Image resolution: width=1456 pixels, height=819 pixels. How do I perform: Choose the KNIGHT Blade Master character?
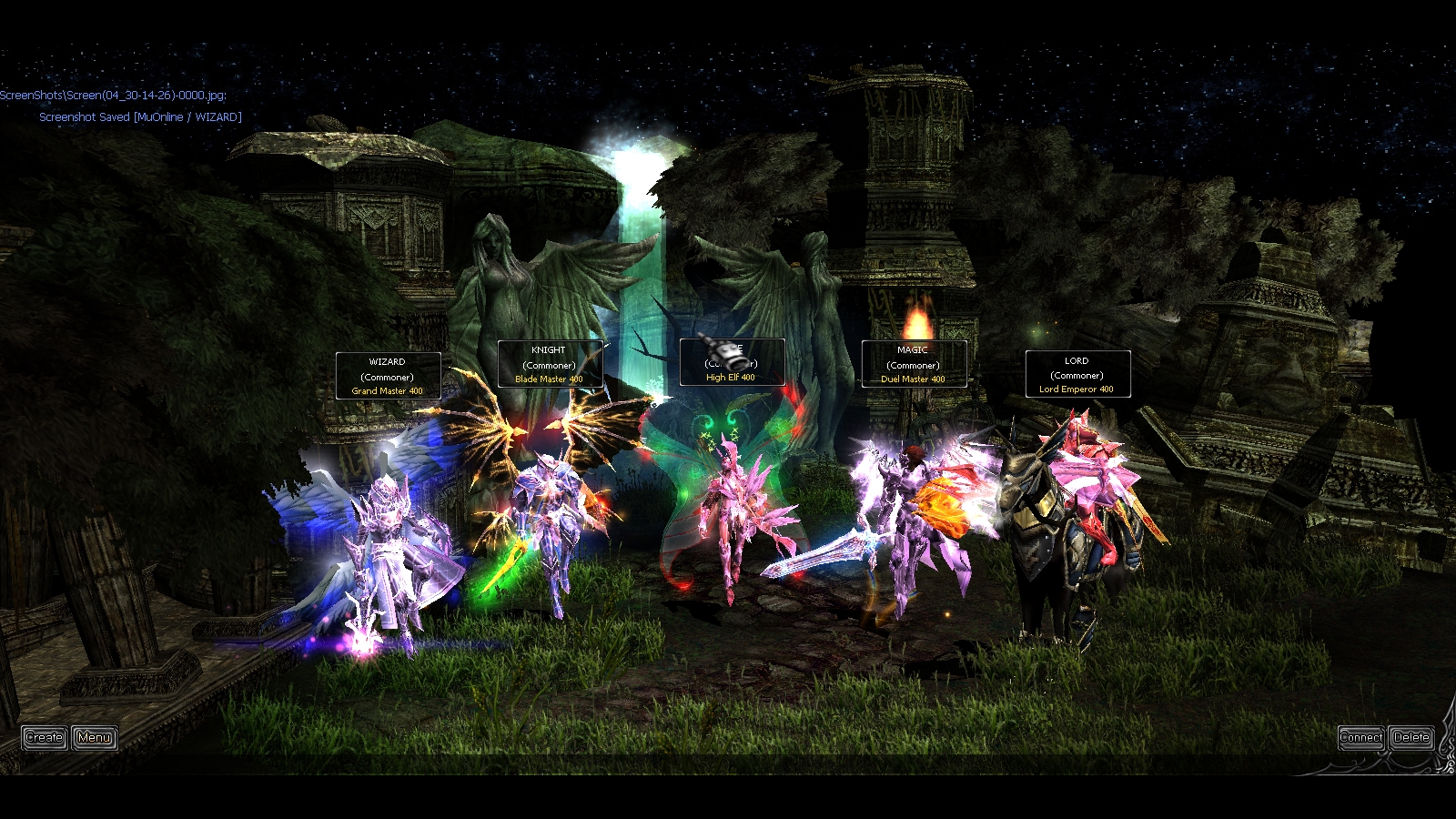(x=549, y=528)
